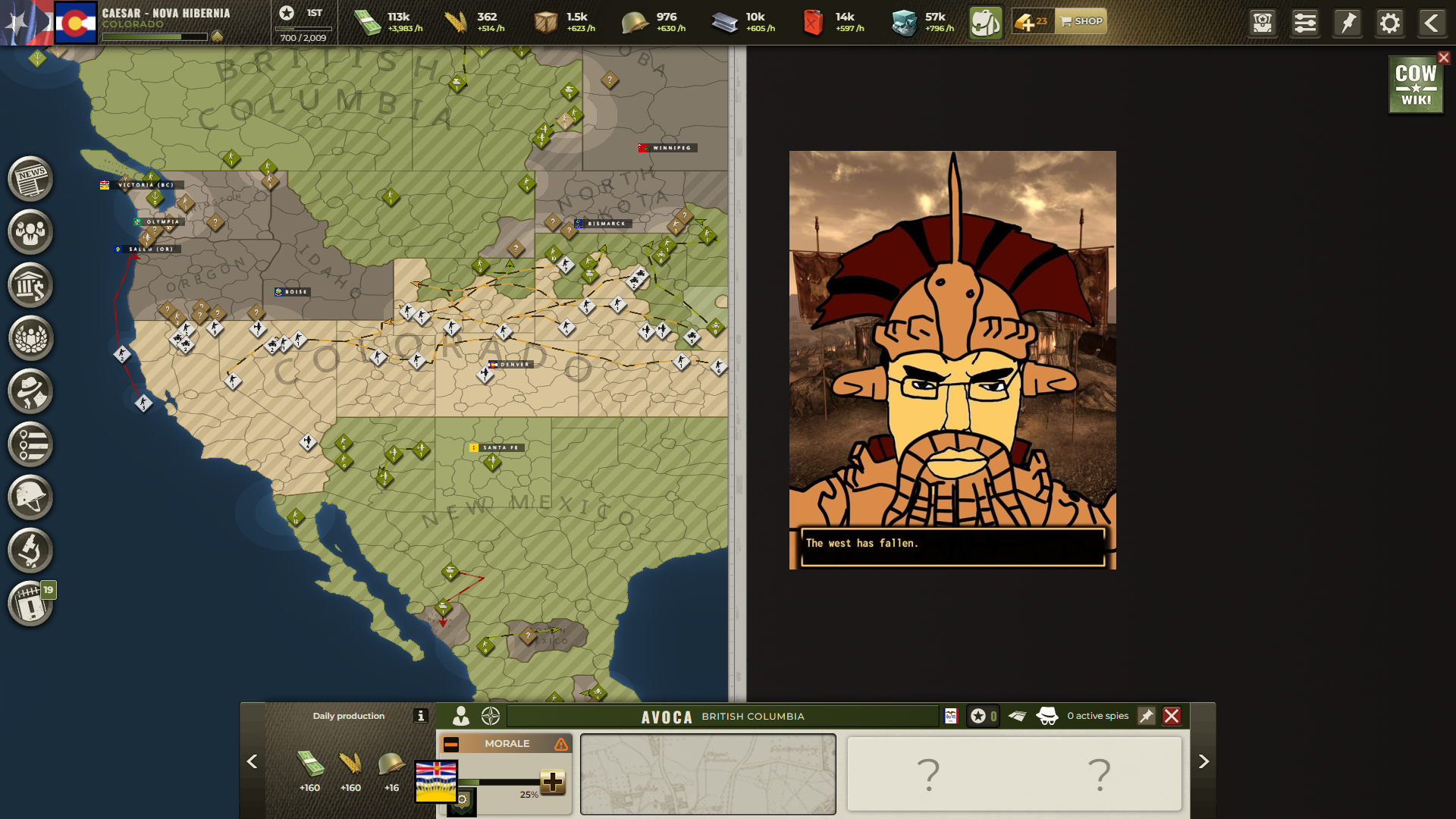Image resolution: width=1456 pixels, height=819 pixels.
Task: Open the COW Wiki link
Action: coord(1415,85)
